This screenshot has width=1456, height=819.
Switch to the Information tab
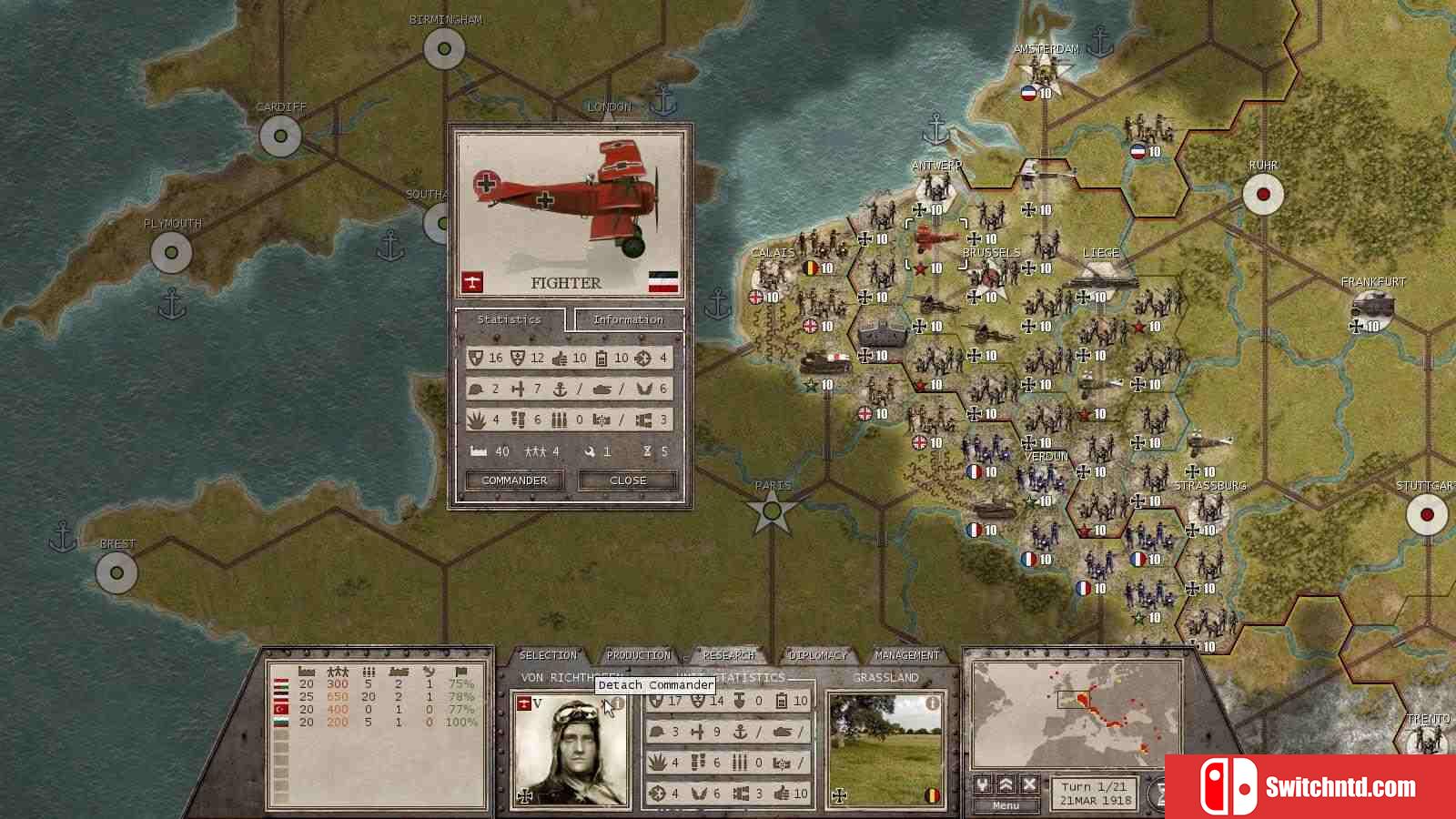(628, 319)
